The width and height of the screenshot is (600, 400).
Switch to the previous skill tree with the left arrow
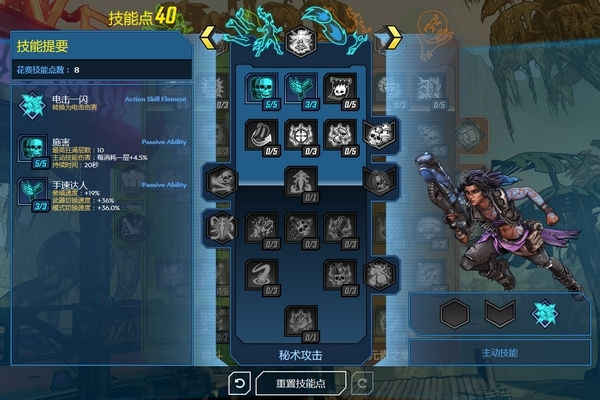[210, 40]
